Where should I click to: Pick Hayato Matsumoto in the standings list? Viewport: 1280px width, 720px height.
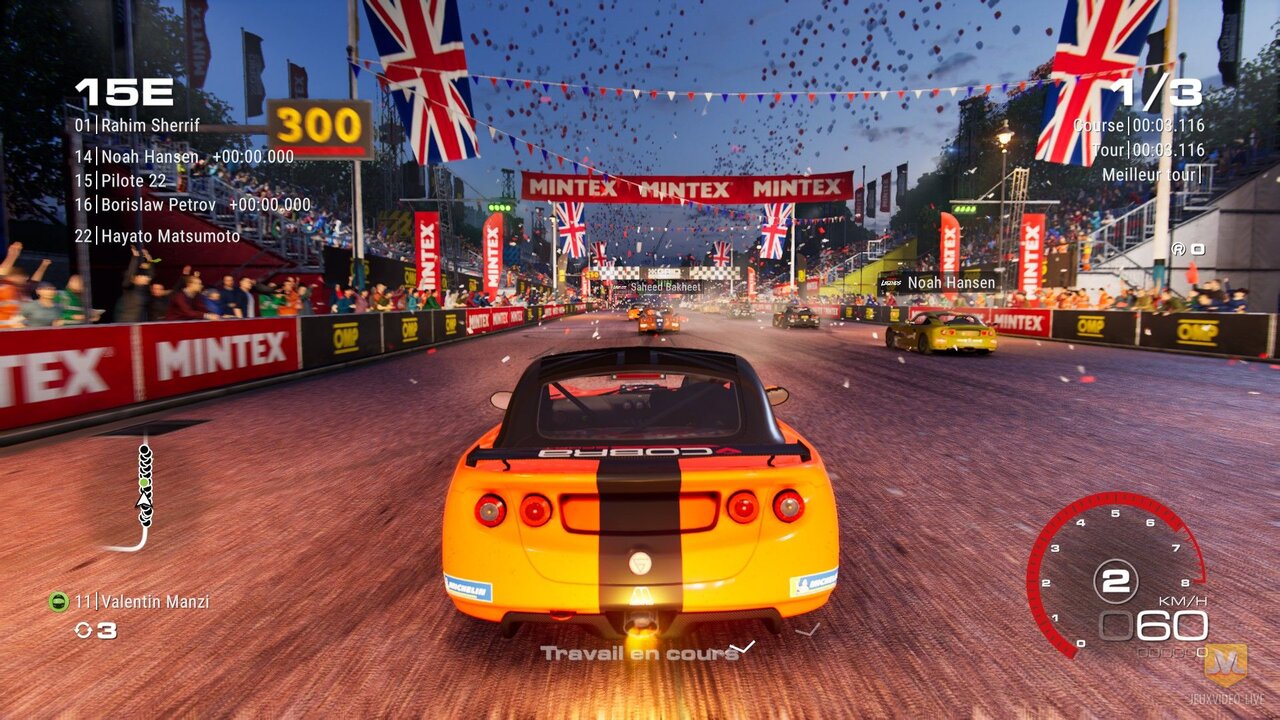tap(158, 237)
